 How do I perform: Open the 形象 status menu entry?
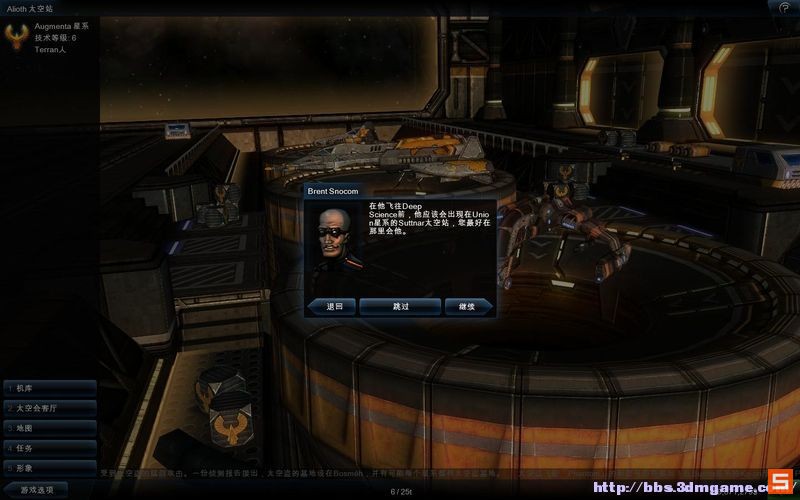(x=49, y=467)
